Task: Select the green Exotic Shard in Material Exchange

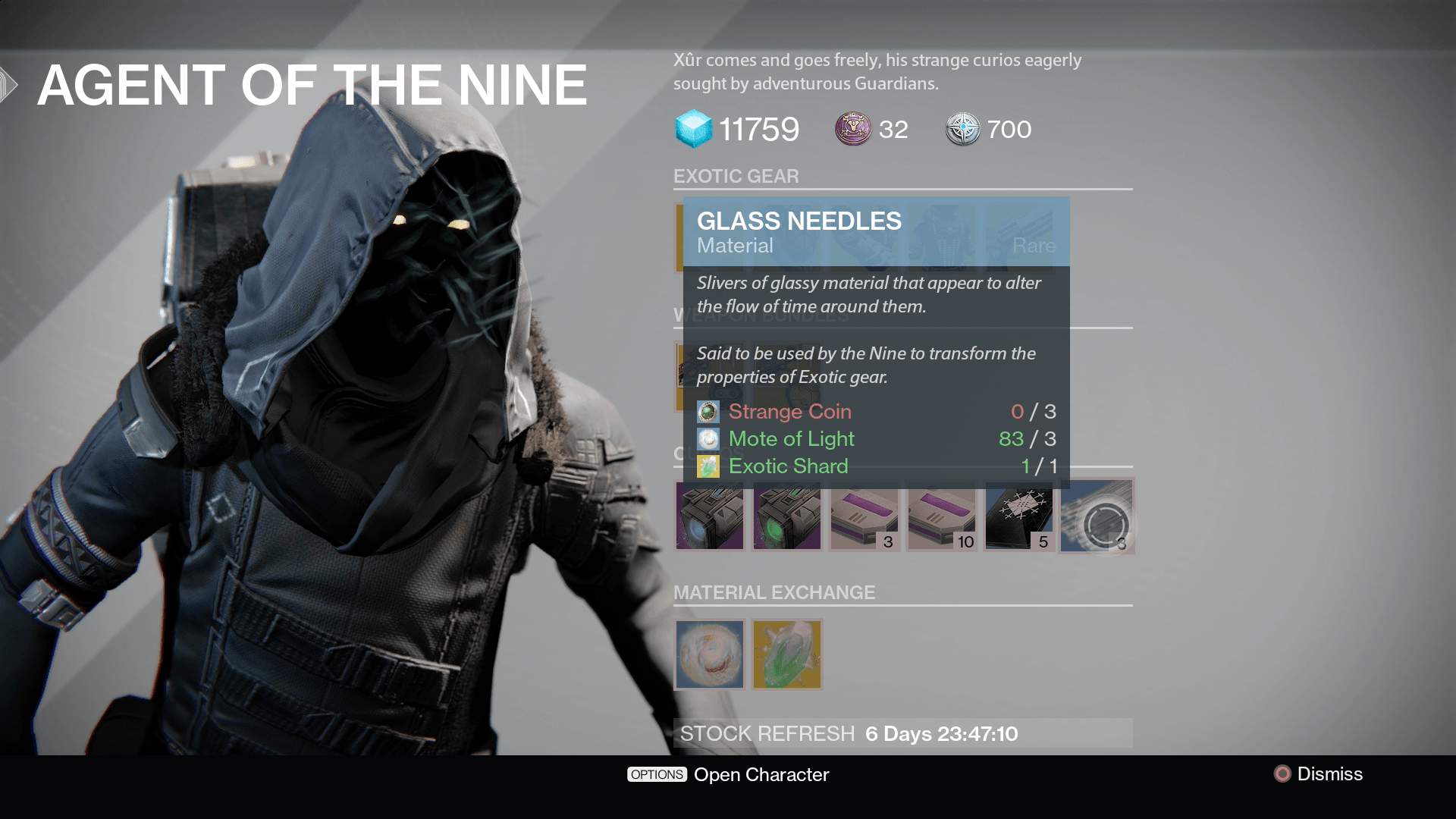Action: 786,654
